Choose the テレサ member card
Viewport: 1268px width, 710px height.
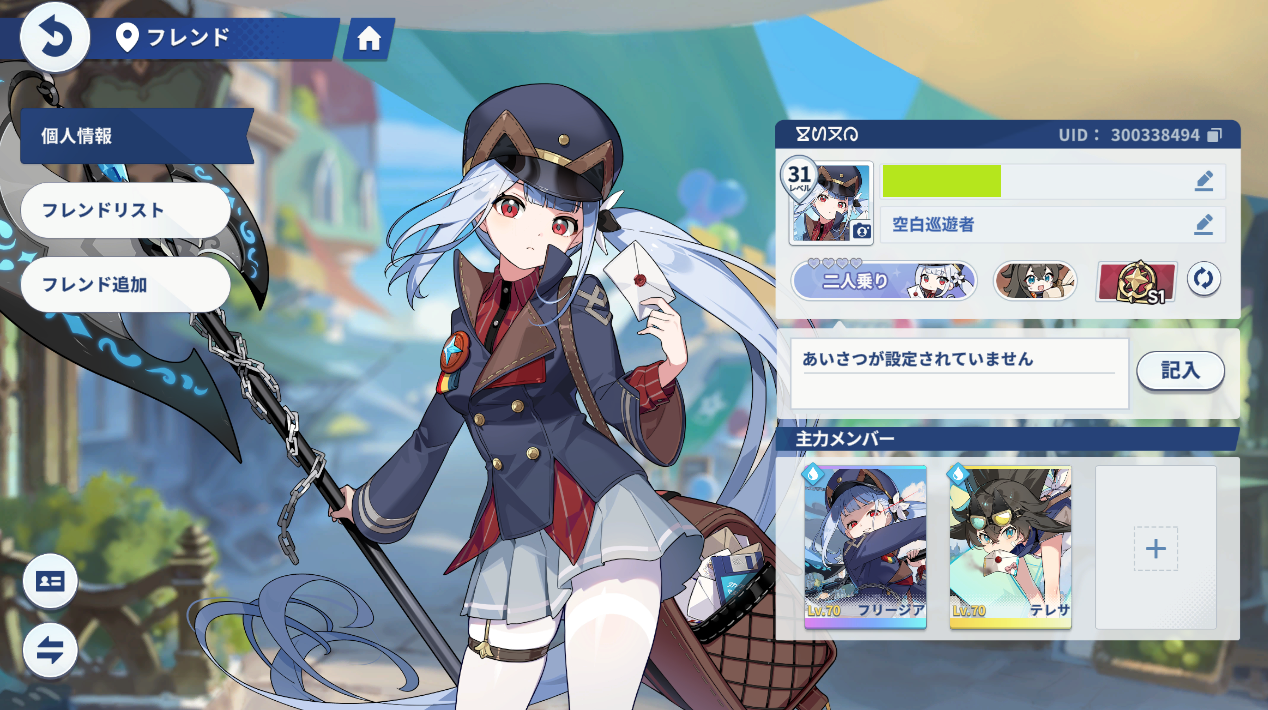(1010, 547)
